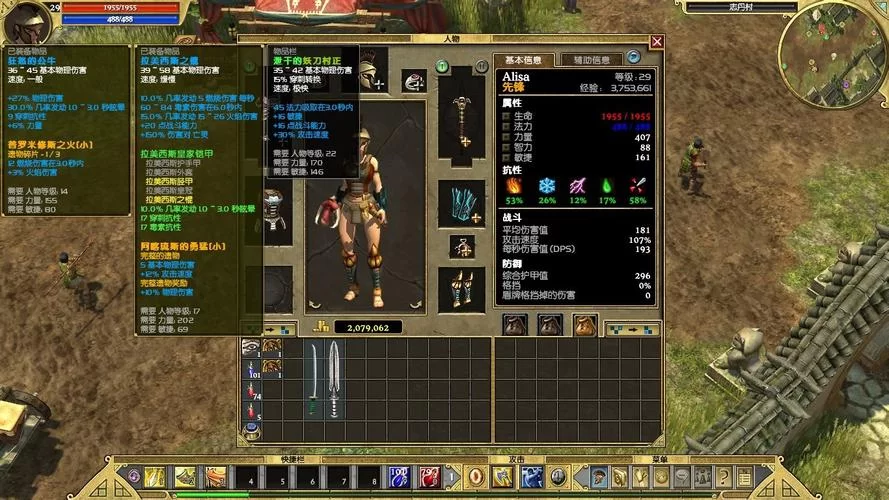Select the third inventory bag icon
Screen dimensions: 889x500
(585, 324)
